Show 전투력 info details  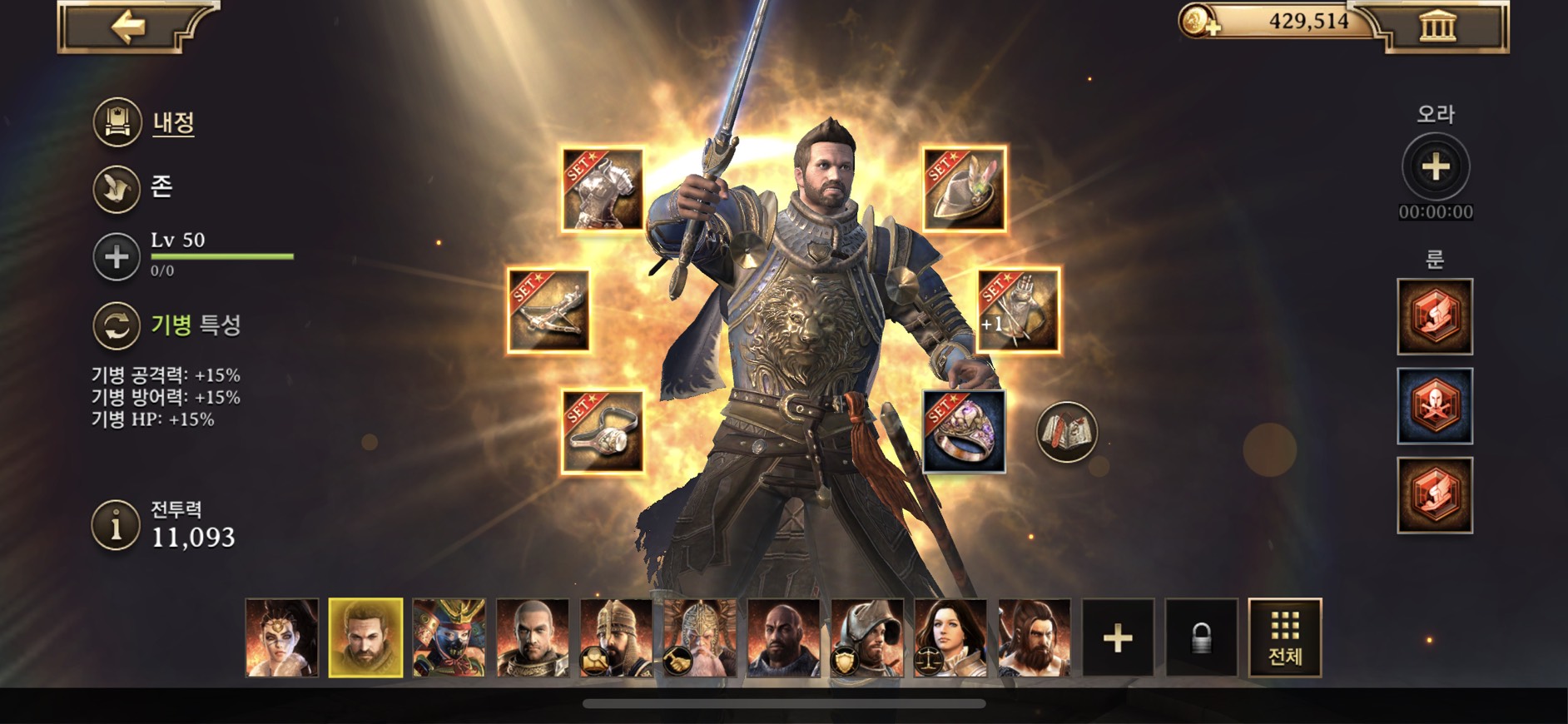[116, 526]
